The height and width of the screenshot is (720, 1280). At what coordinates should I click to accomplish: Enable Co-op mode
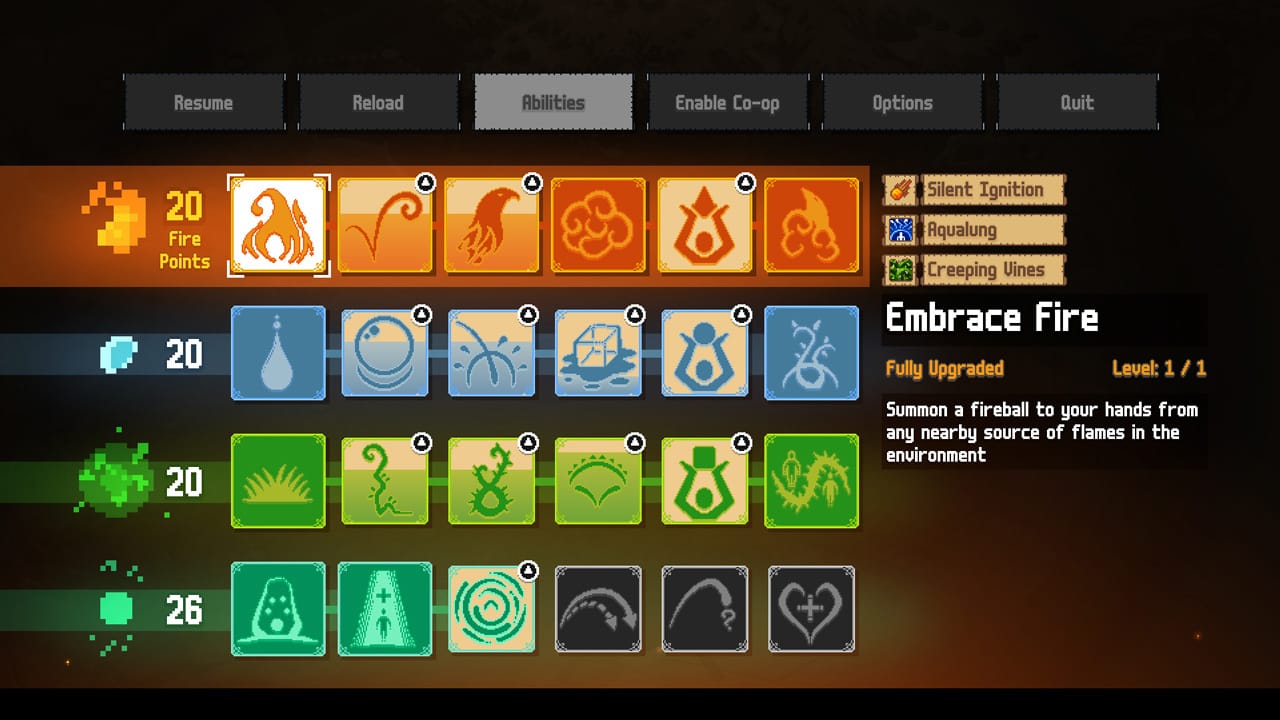pyautogui.click(x=728, y=102)
